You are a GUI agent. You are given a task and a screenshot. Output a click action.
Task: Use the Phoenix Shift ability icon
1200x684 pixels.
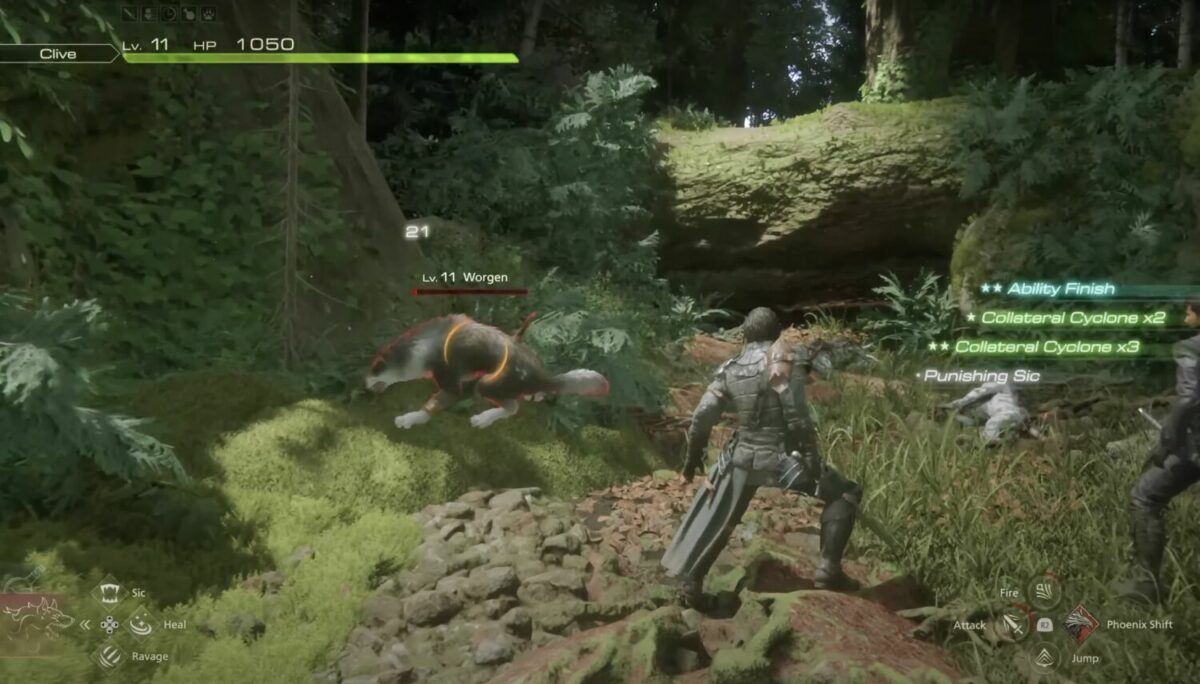point(1080,624)
